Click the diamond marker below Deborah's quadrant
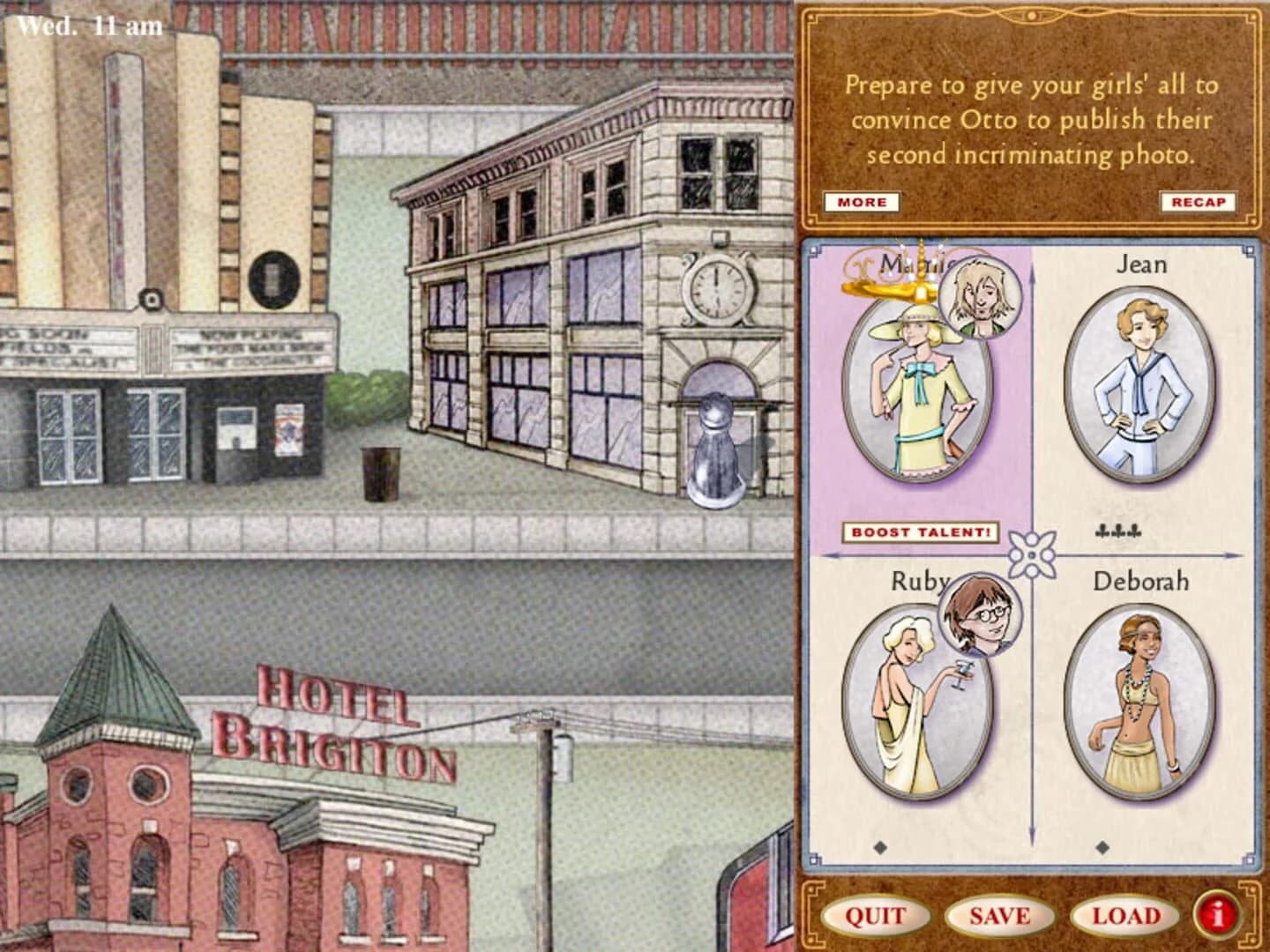Screen dimensions: 1270x952 click(1102, 848)
